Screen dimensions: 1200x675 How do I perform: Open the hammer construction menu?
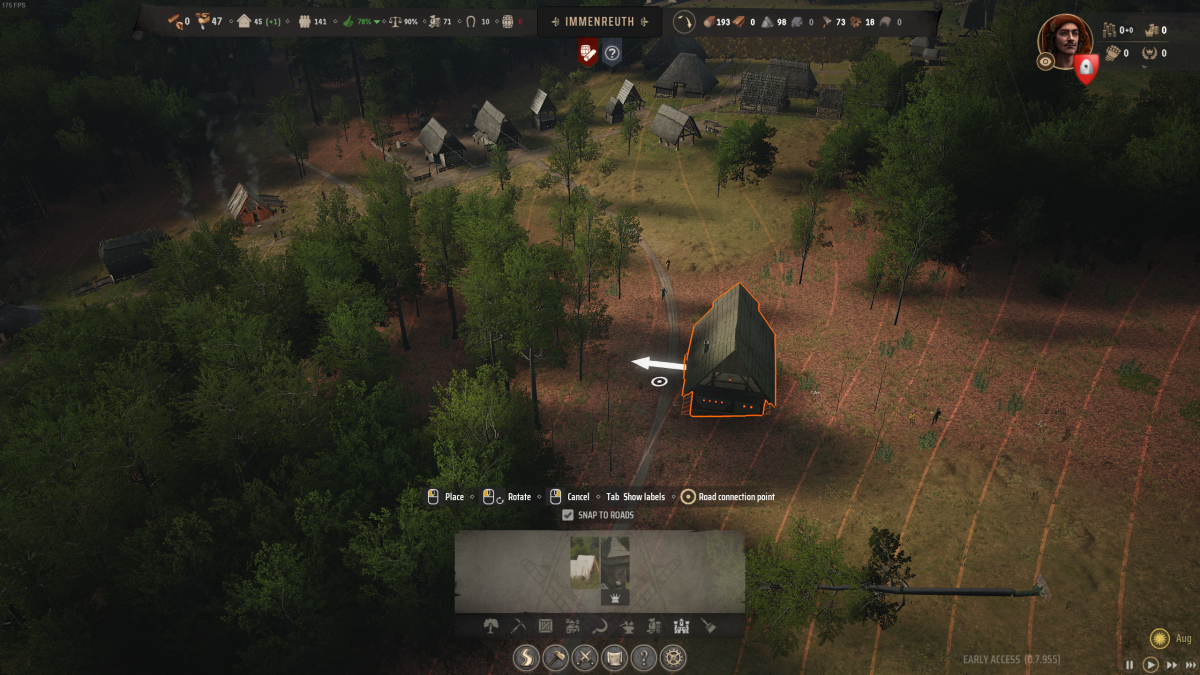pyautogui.click(x=556, y=658)
